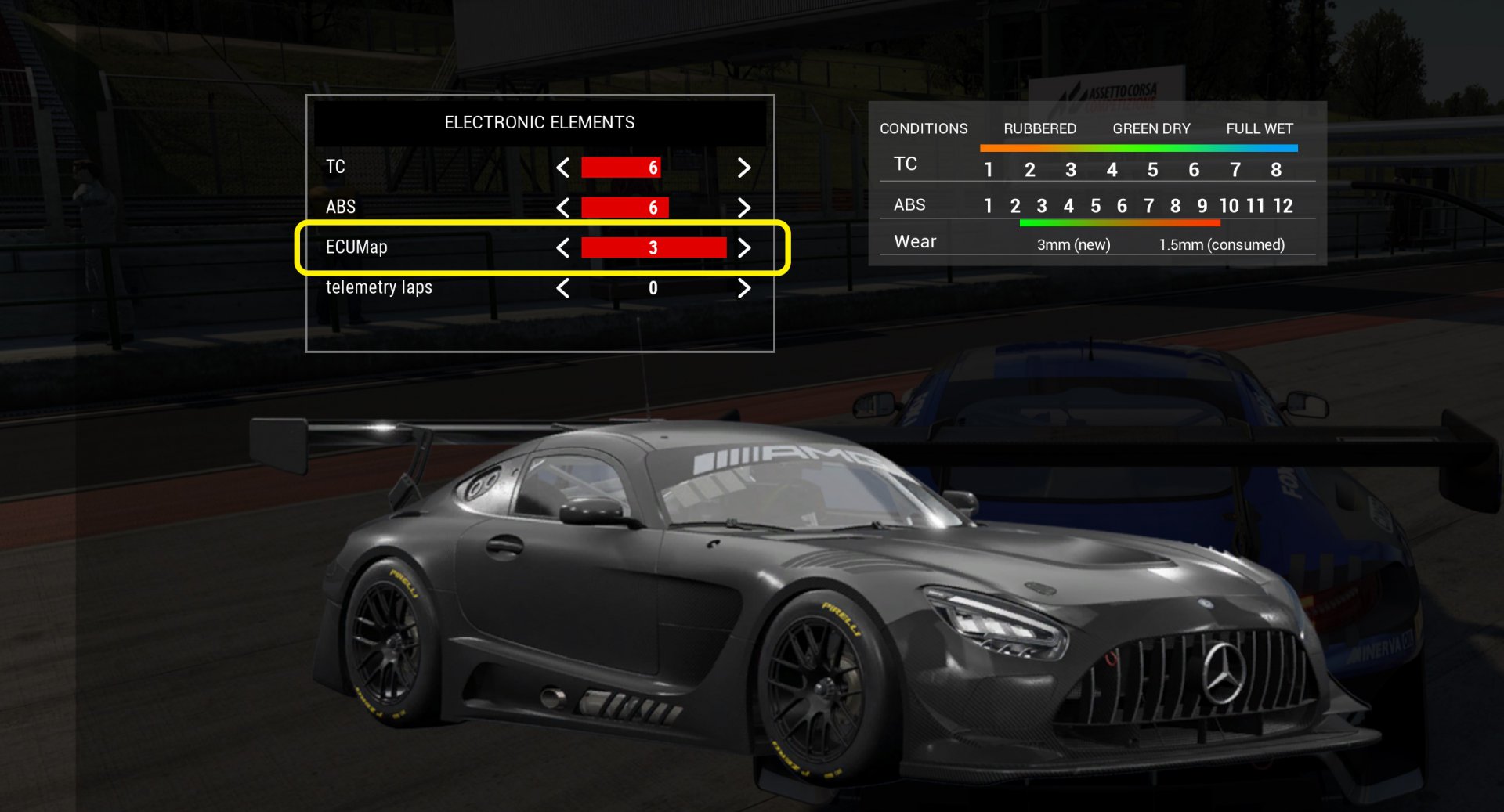Increase the TC value with right arrow
The height and width of the screenshot is (812, 1504).
coord(744,168)
